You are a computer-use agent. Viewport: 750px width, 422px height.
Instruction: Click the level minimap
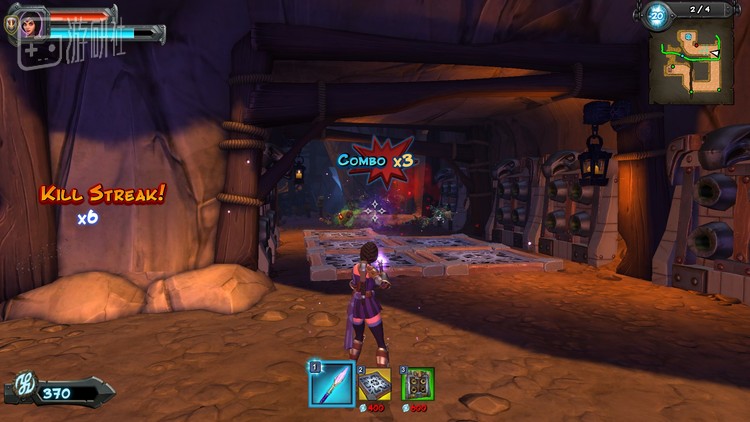point(691,64)
